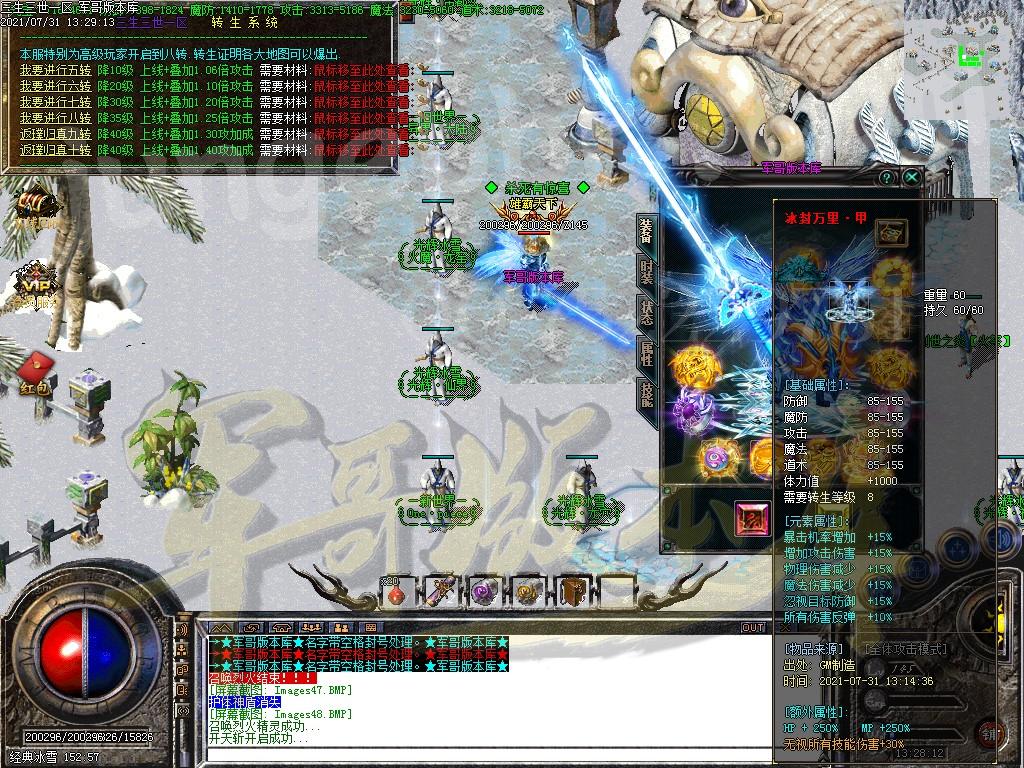Show the 属性 attributes tab

(646, 353)
